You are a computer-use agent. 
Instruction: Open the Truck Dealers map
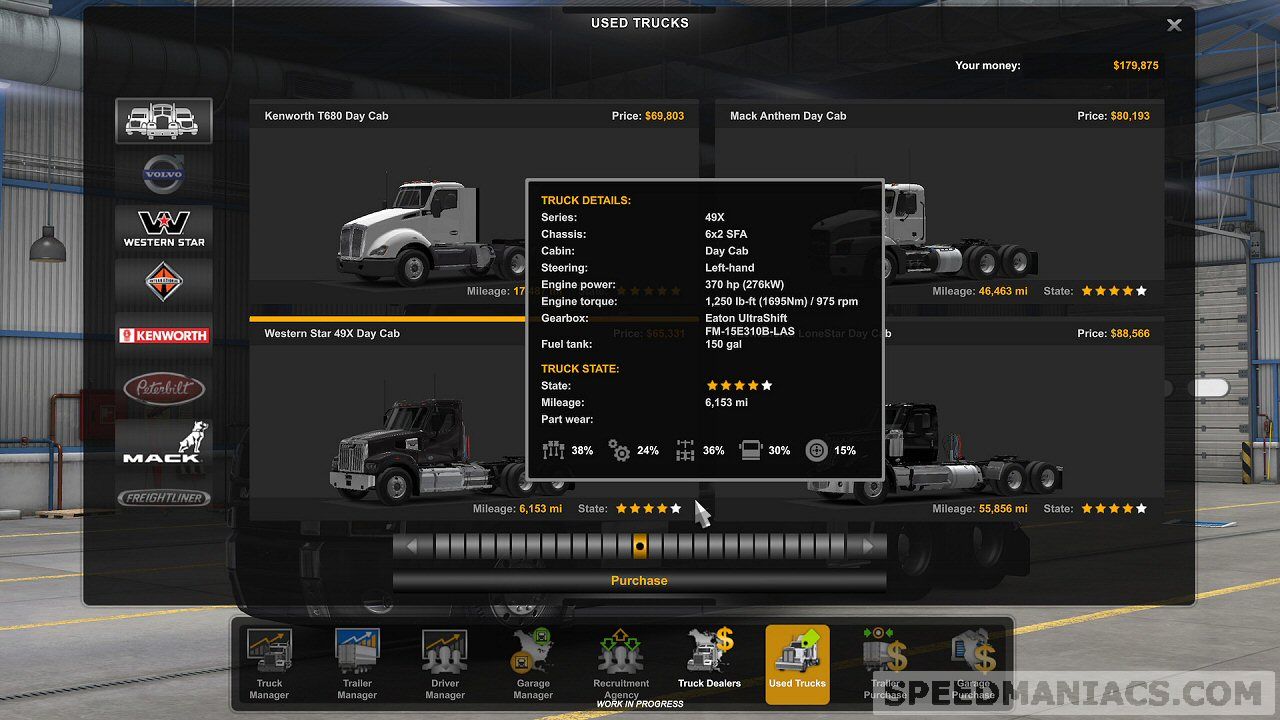click(709, 663)
